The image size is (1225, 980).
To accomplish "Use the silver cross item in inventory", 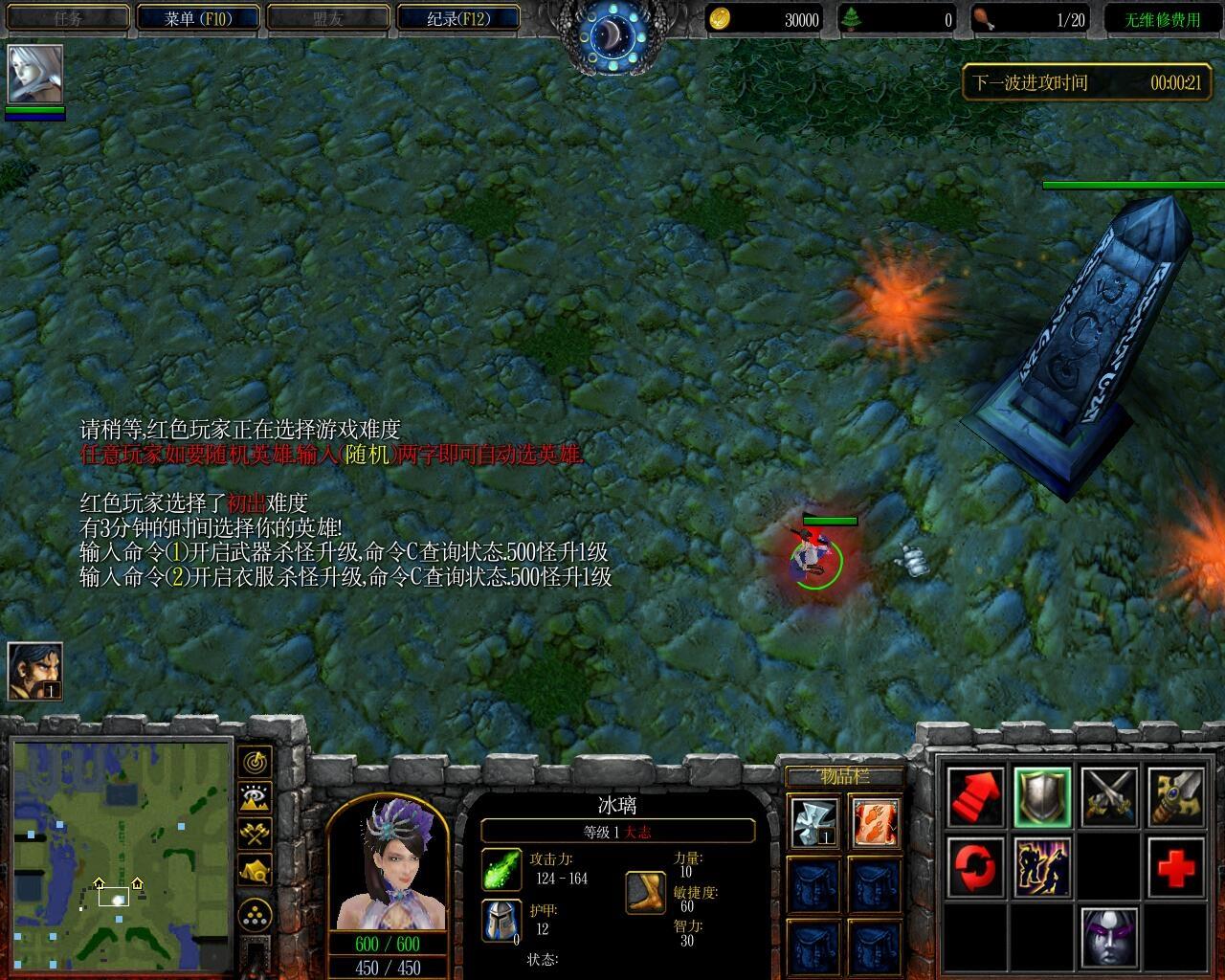I will pyautogui.click(x=813, y=823).
